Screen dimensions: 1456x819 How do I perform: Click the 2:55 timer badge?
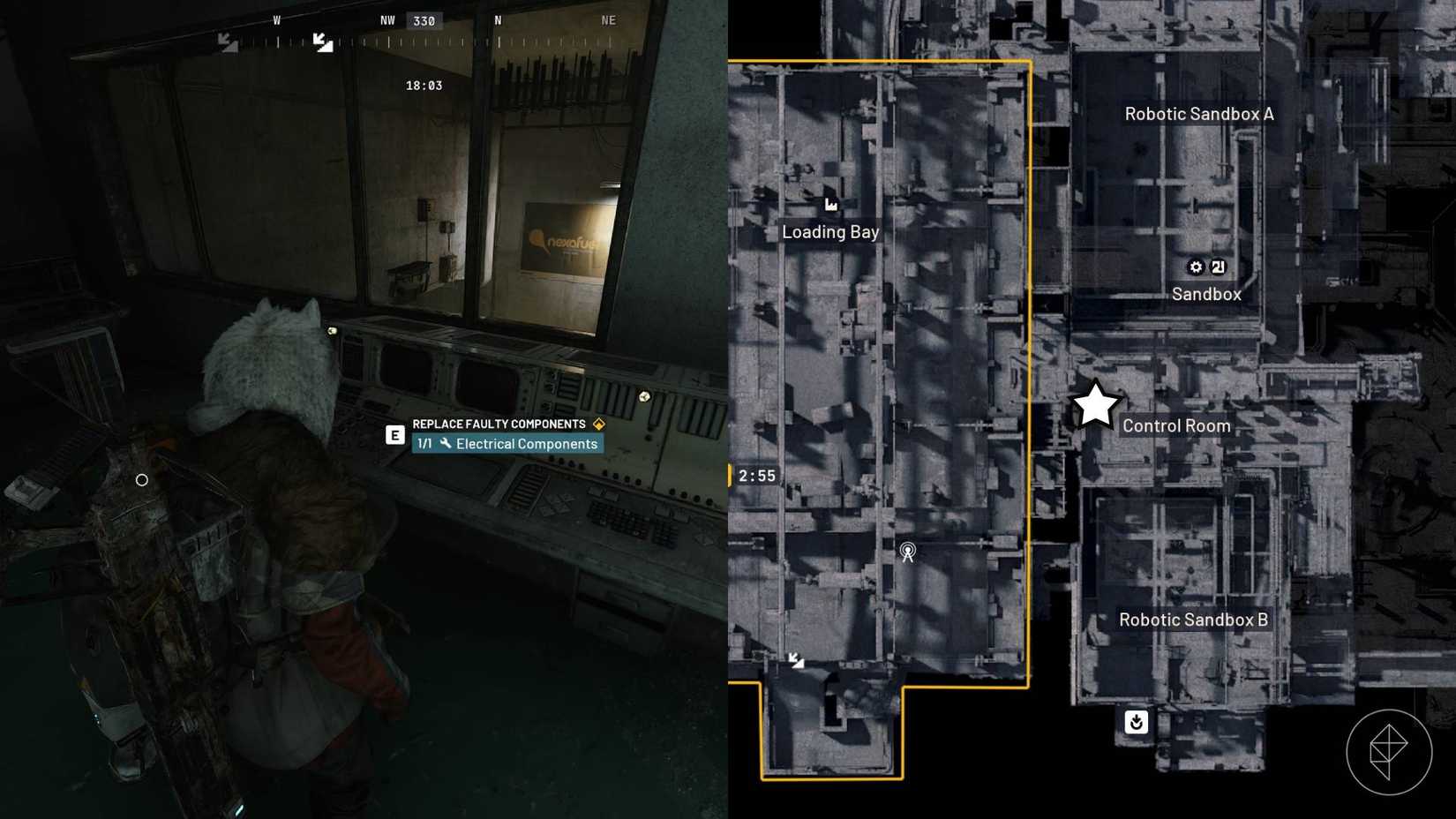pos(756,475)
